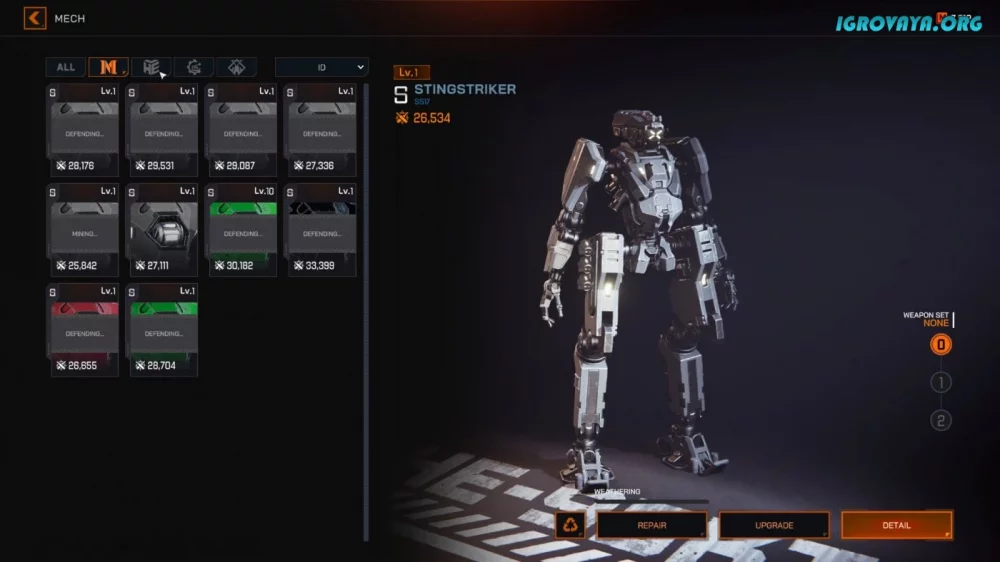Open the mech DETAIL view

[x=896, y=525]
